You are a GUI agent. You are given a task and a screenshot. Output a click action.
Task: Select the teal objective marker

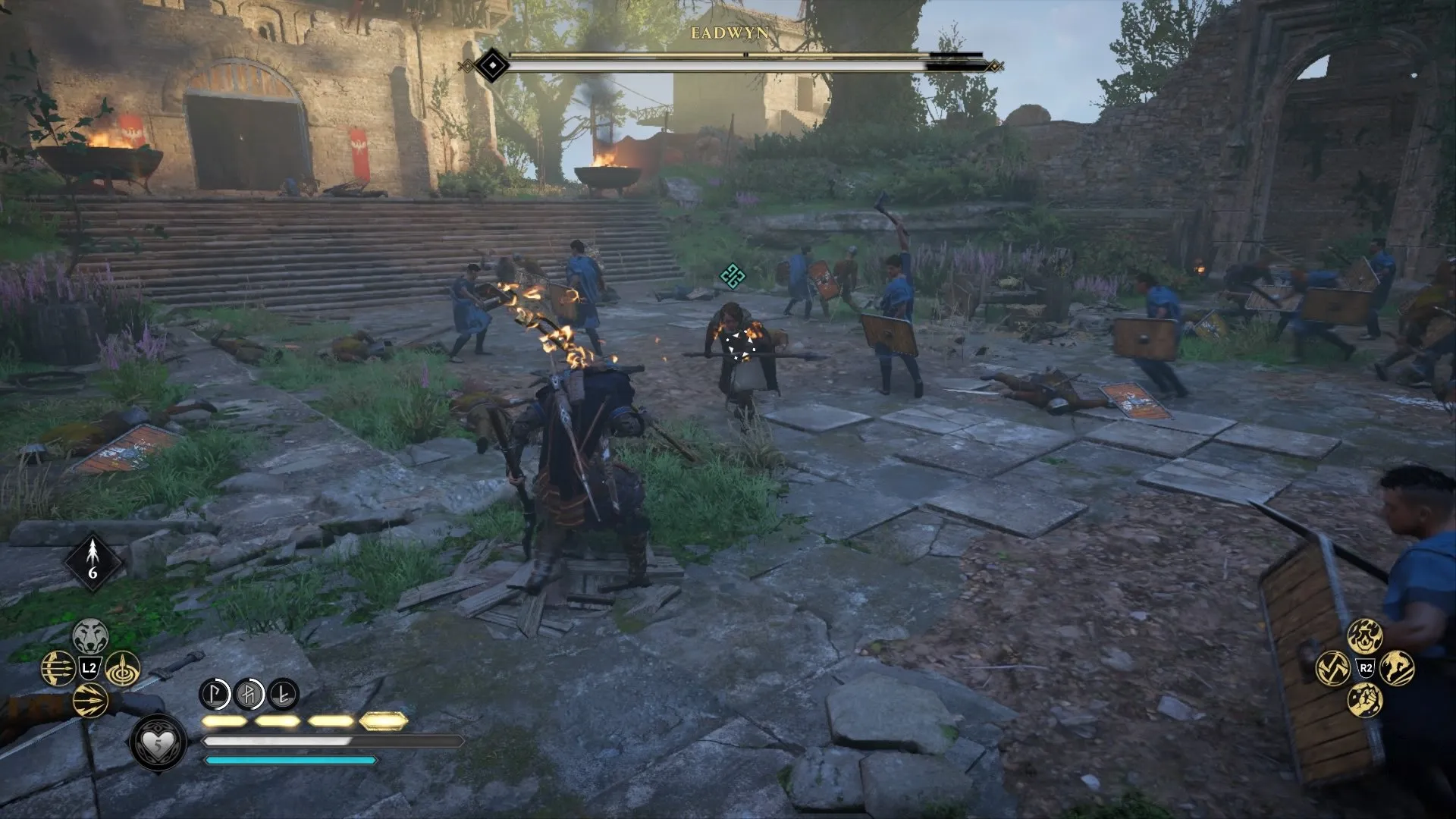732,275
